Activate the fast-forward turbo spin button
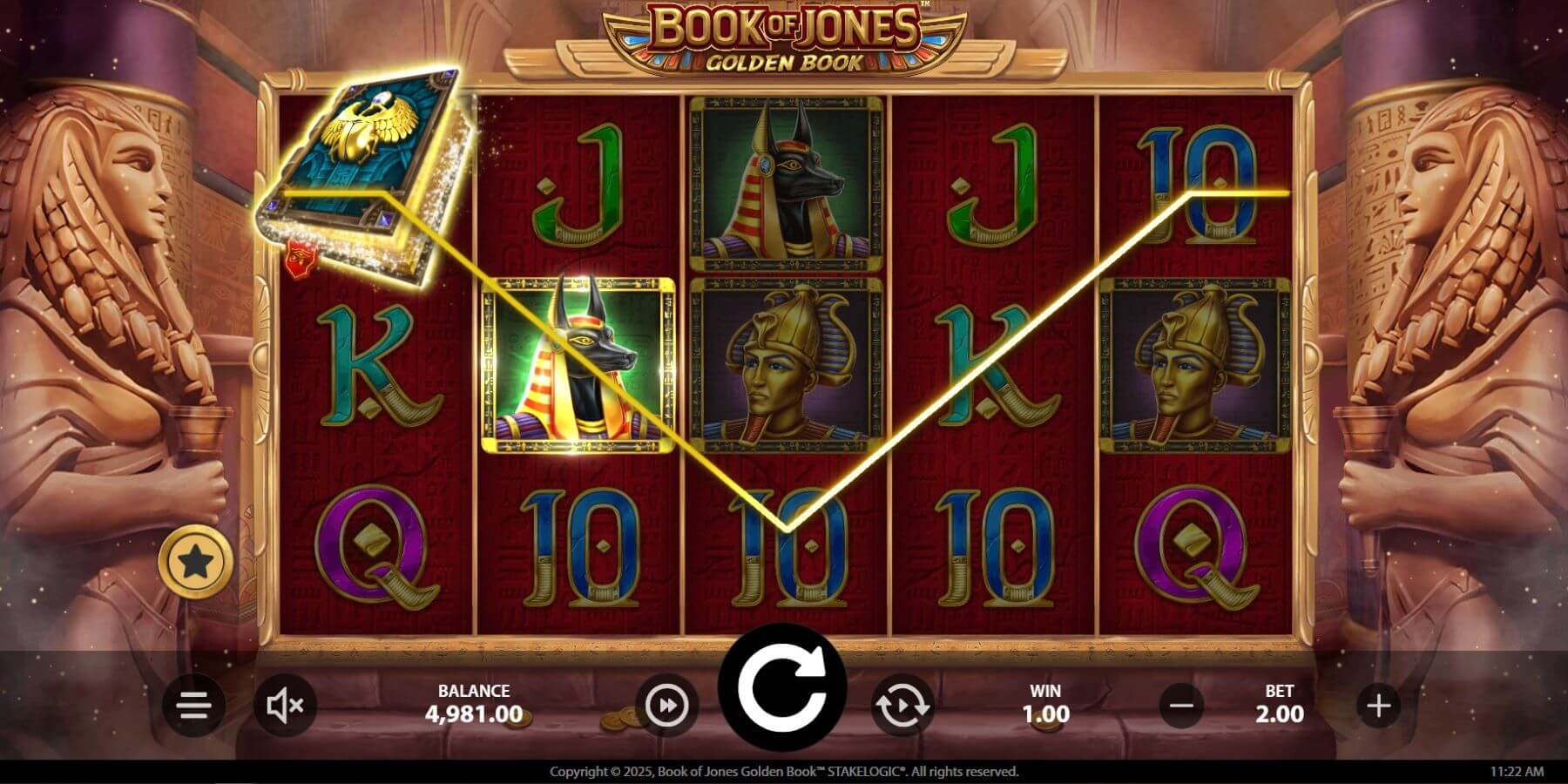Image resolution: width=1568 pixels, height=784 pixels. coord(666,705)
